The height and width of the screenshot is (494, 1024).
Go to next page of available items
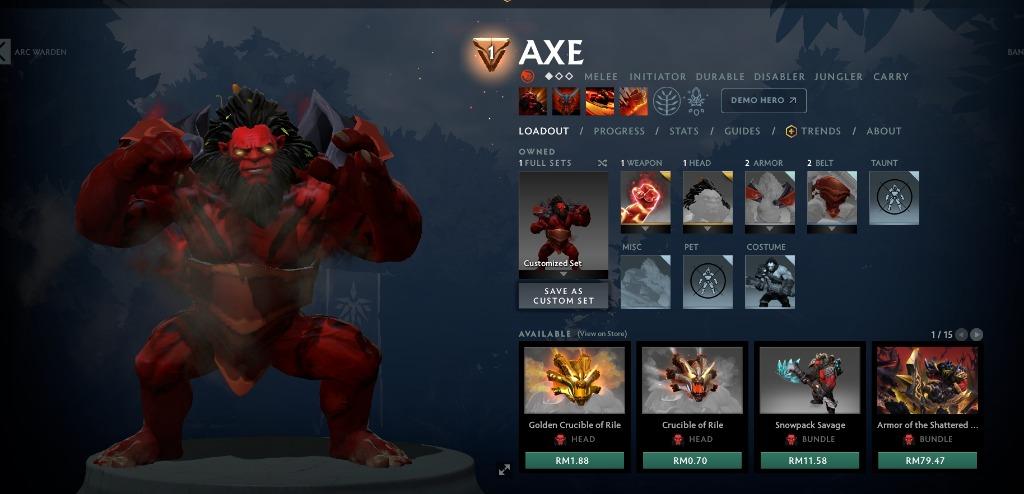[977, 334]
